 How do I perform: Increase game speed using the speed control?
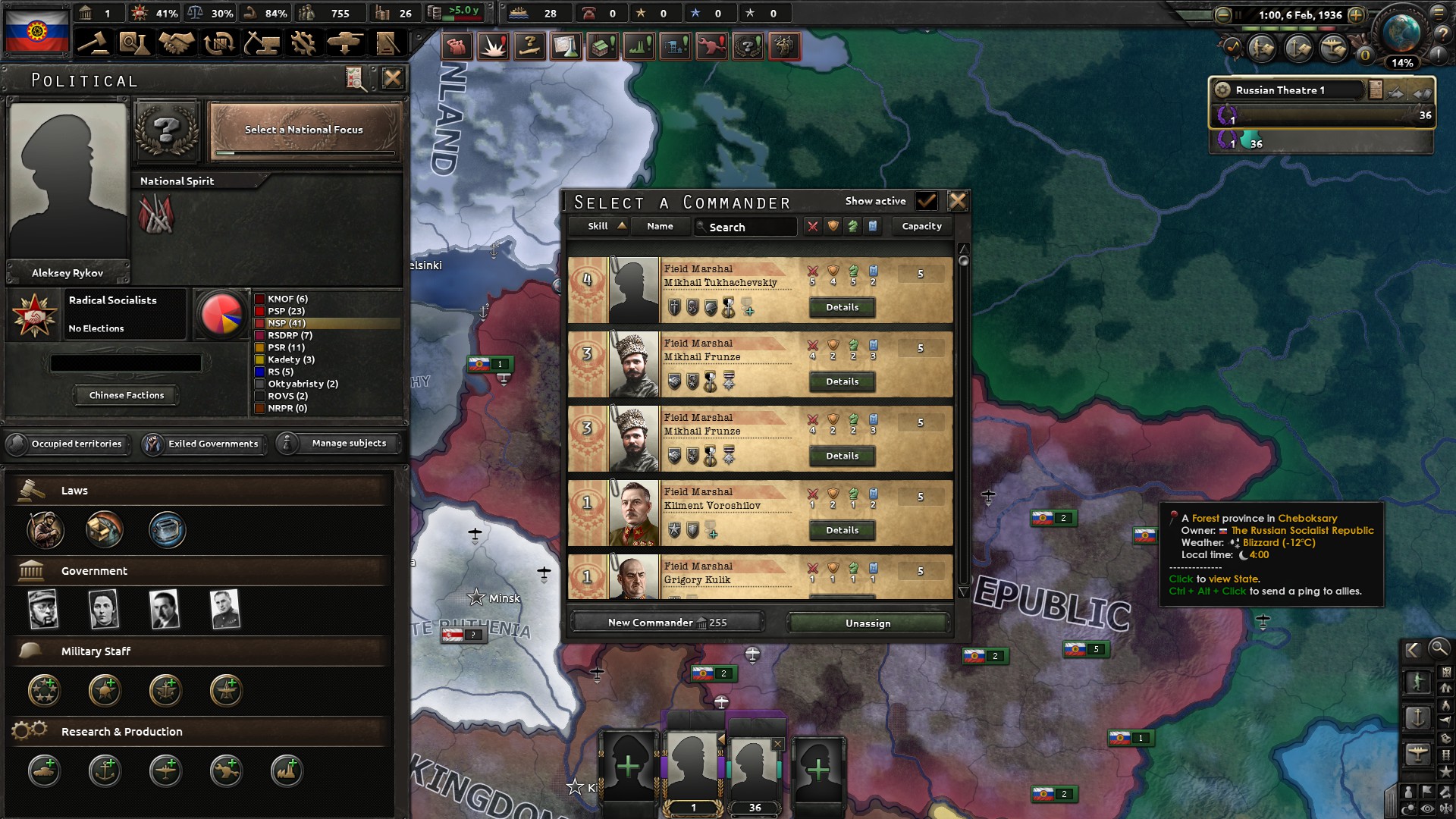click(x=1357, y=14)
